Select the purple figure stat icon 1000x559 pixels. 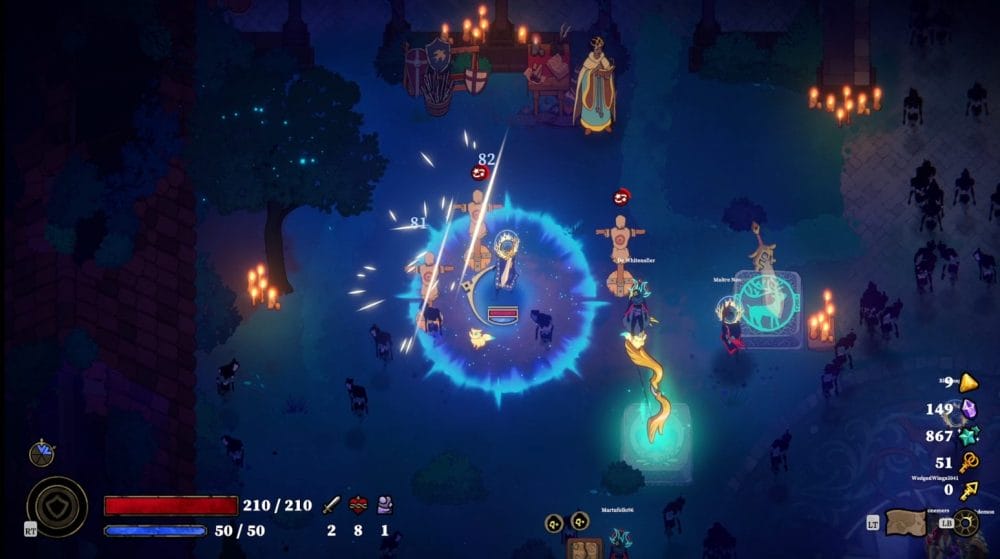(x=384, y=505)
